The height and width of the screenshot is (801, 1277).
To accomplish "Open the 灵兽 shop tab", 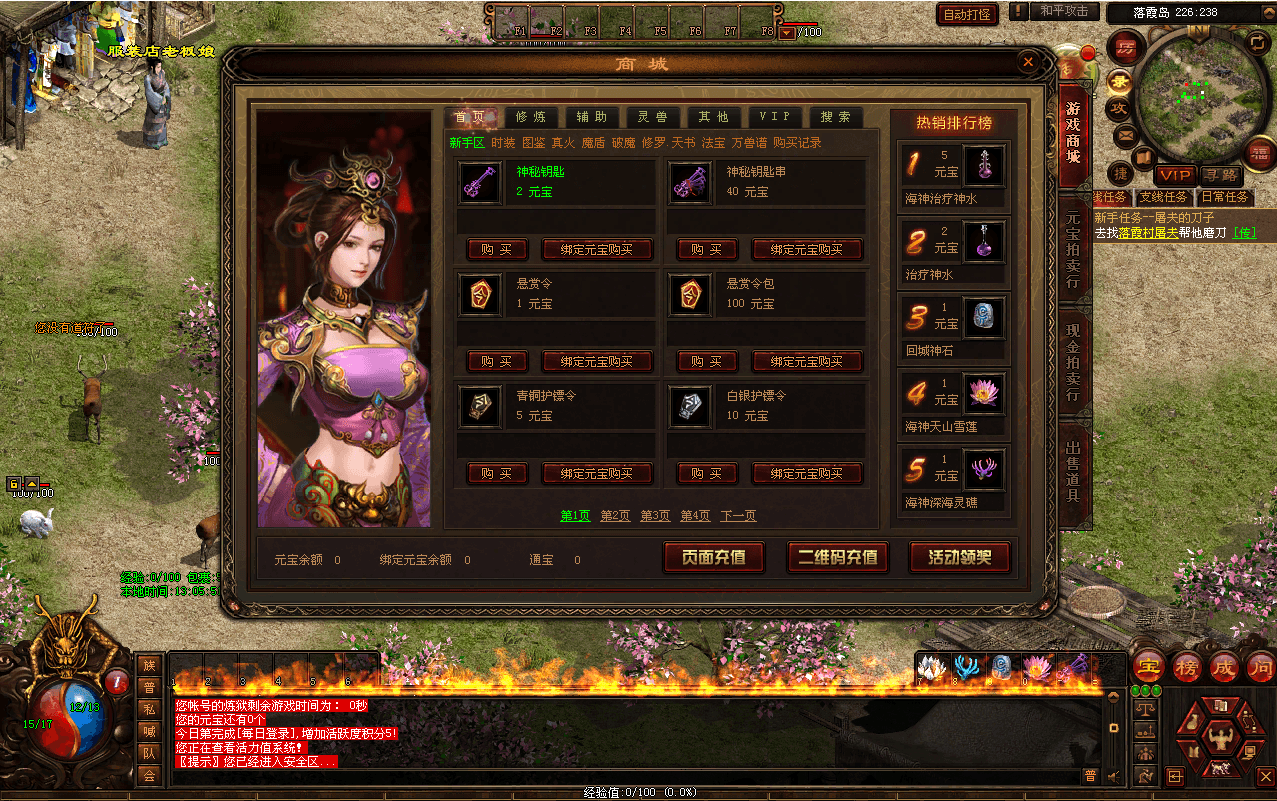I will tap(653, 117).
